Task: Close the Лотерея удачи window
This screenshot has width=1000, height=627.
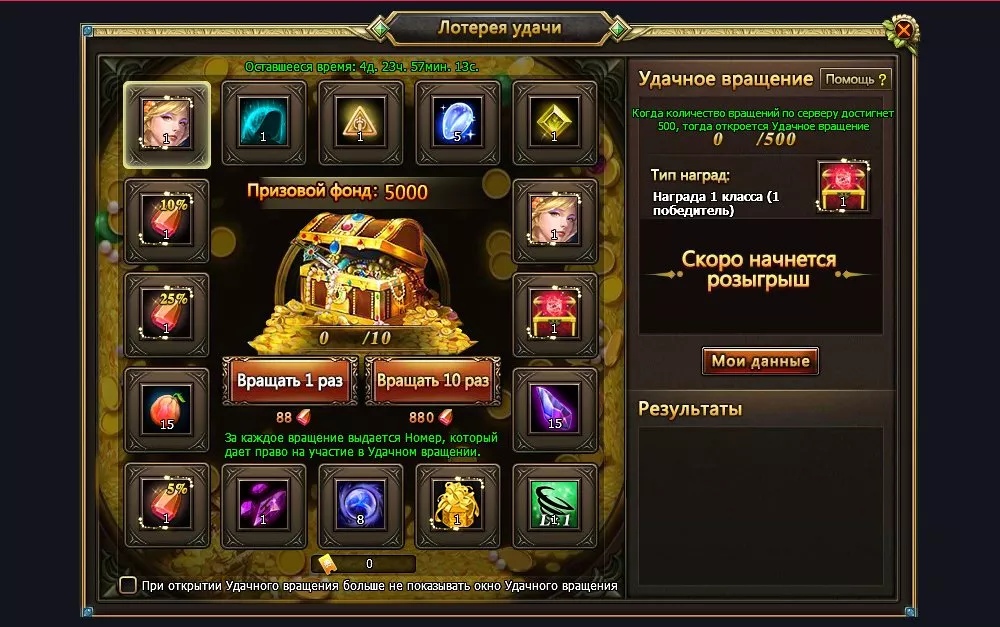Action: click(904, 30)
